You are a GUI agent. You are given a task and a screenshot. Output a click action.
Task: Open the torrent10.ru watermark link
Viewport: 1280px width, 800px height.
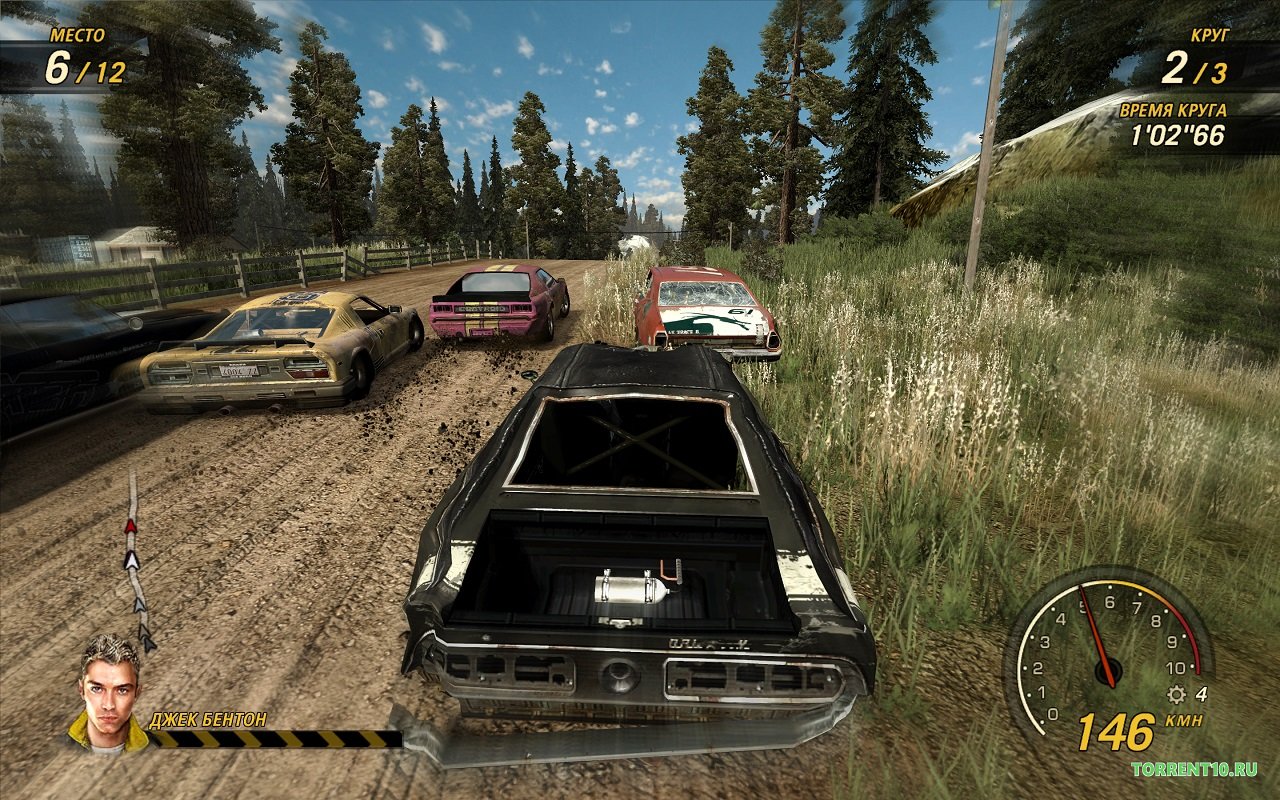[x=1193, y=769]
